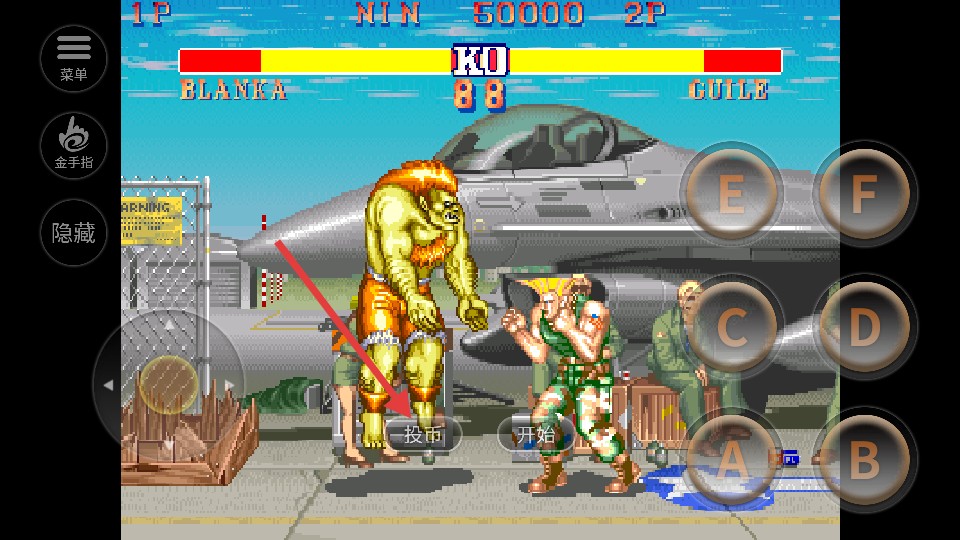This screenshot has width=960, height=540.
Task: Tap the E attack button
Action: (731, 194)
